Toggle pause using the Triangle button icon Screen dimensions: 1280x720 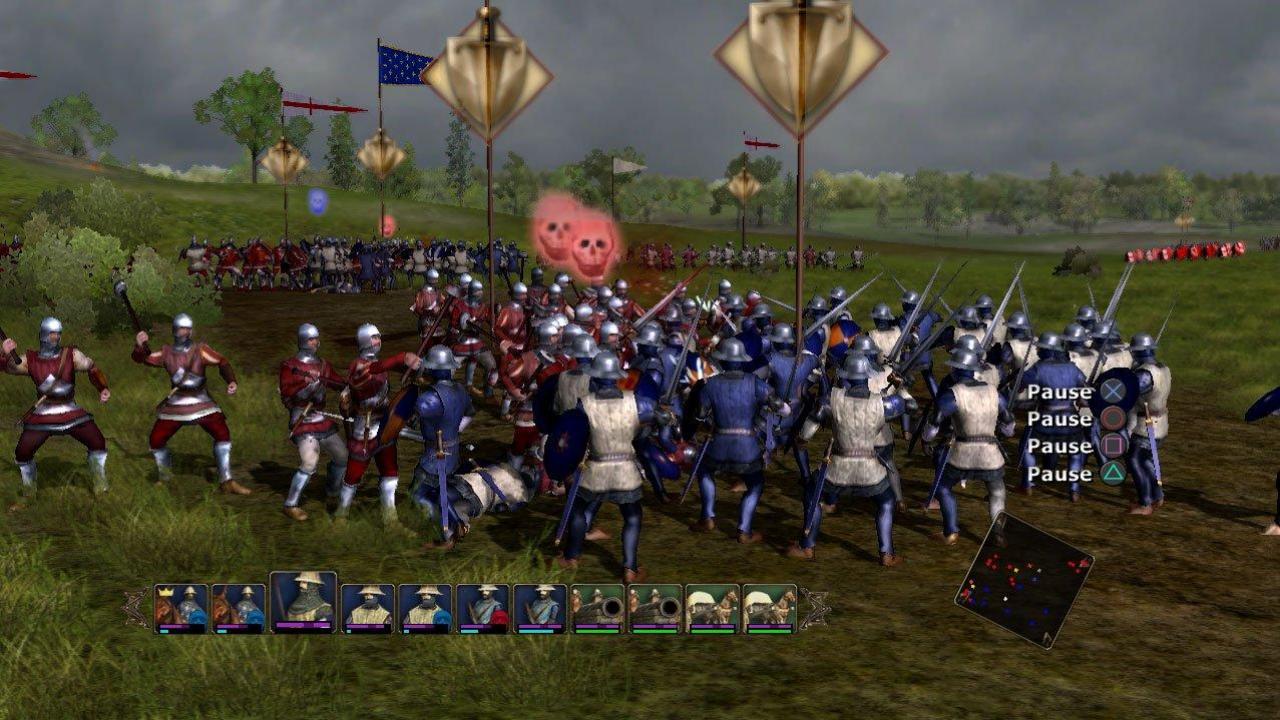coord(1112,473)
